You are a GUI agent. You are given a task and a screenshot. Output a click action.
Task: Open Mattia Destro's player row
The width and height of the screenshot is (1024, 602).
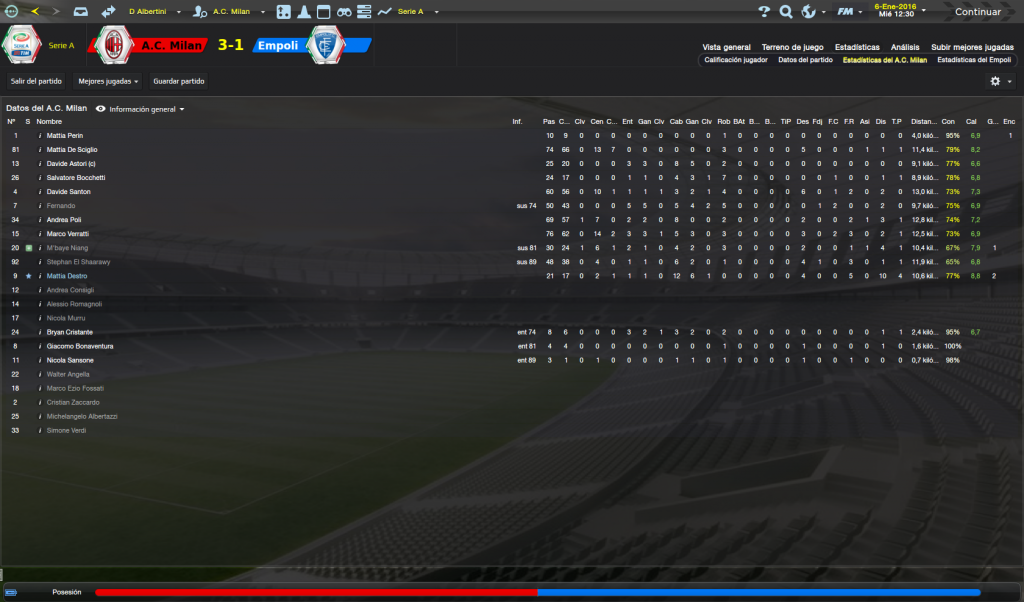click(x=67, y=275)
